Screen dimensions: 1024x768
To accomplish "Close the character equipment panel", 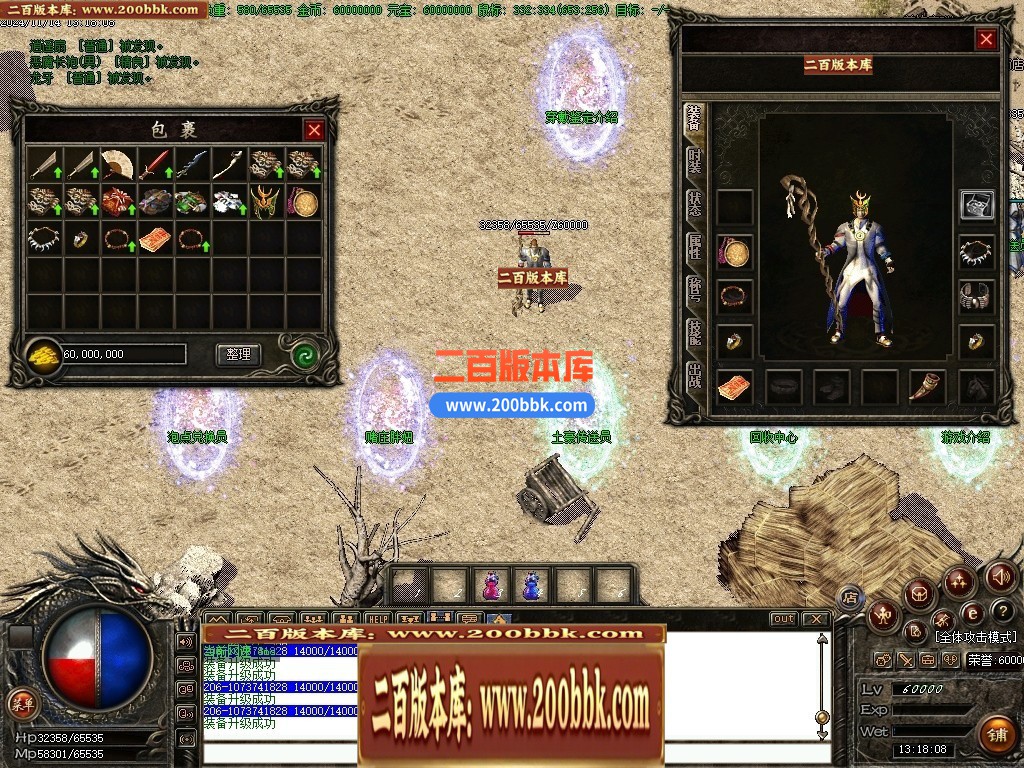I will point(986,39).
